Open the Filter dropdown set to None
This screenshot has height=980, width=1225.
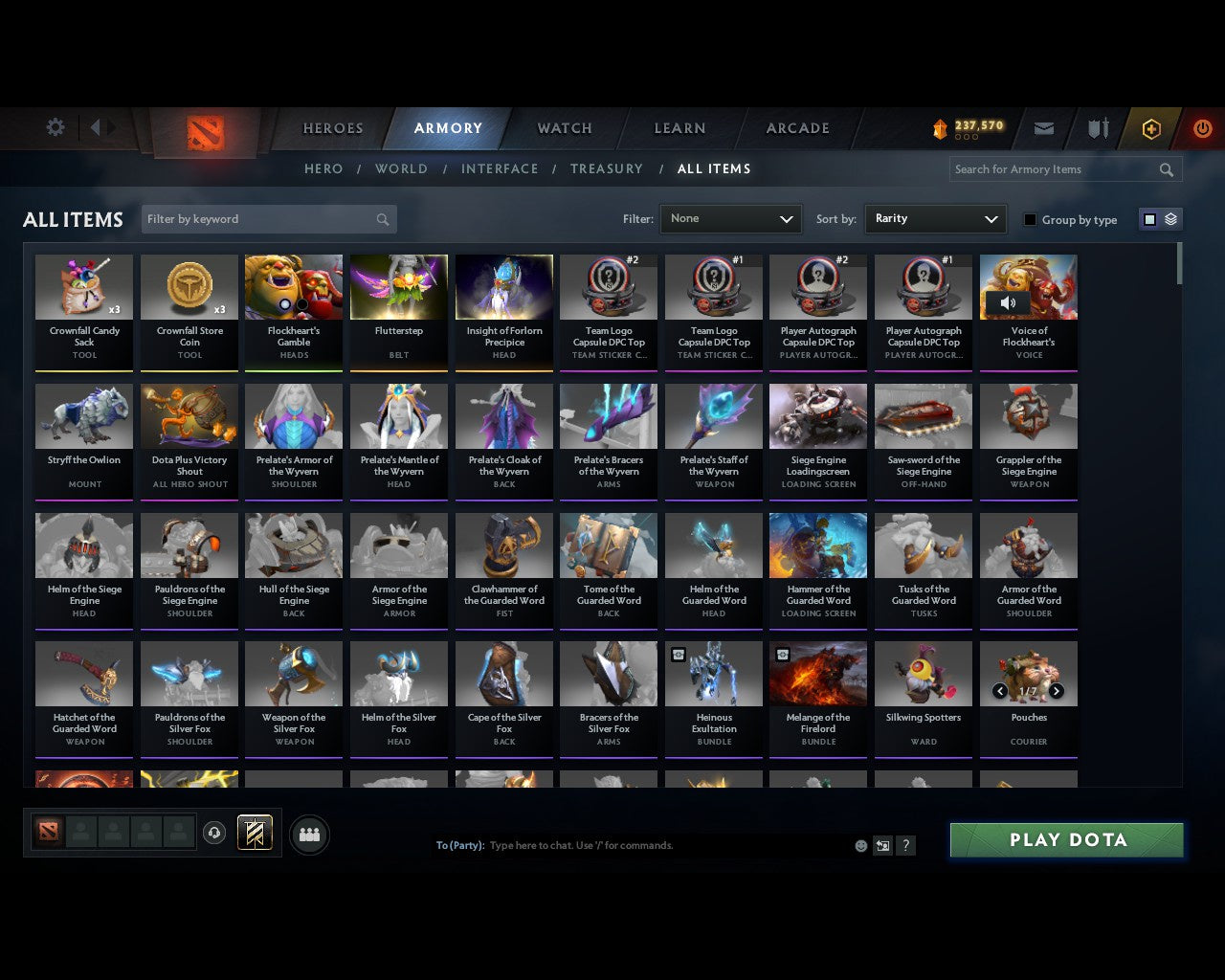(x=730, y=219)
